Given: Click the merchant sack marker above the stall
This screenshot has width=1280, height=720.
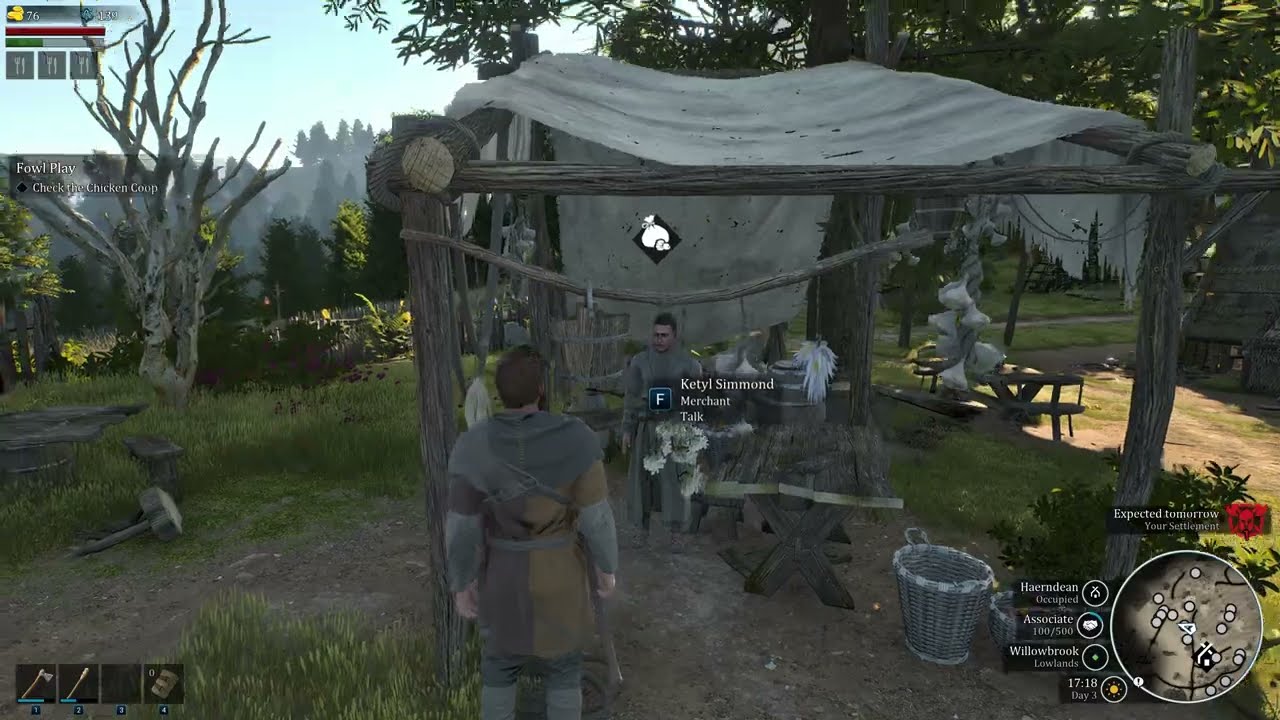Looking at the screenshot, I should tap(656, 238).
